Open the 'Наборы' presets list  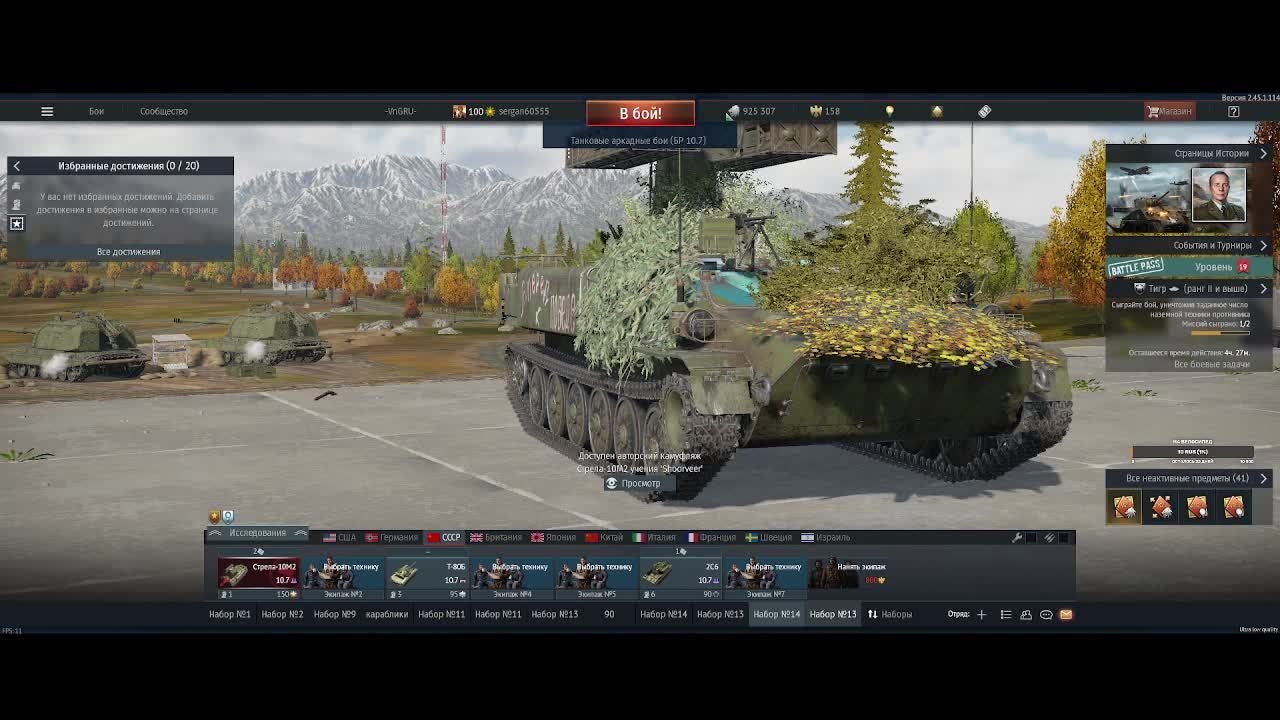click(889, 614)
